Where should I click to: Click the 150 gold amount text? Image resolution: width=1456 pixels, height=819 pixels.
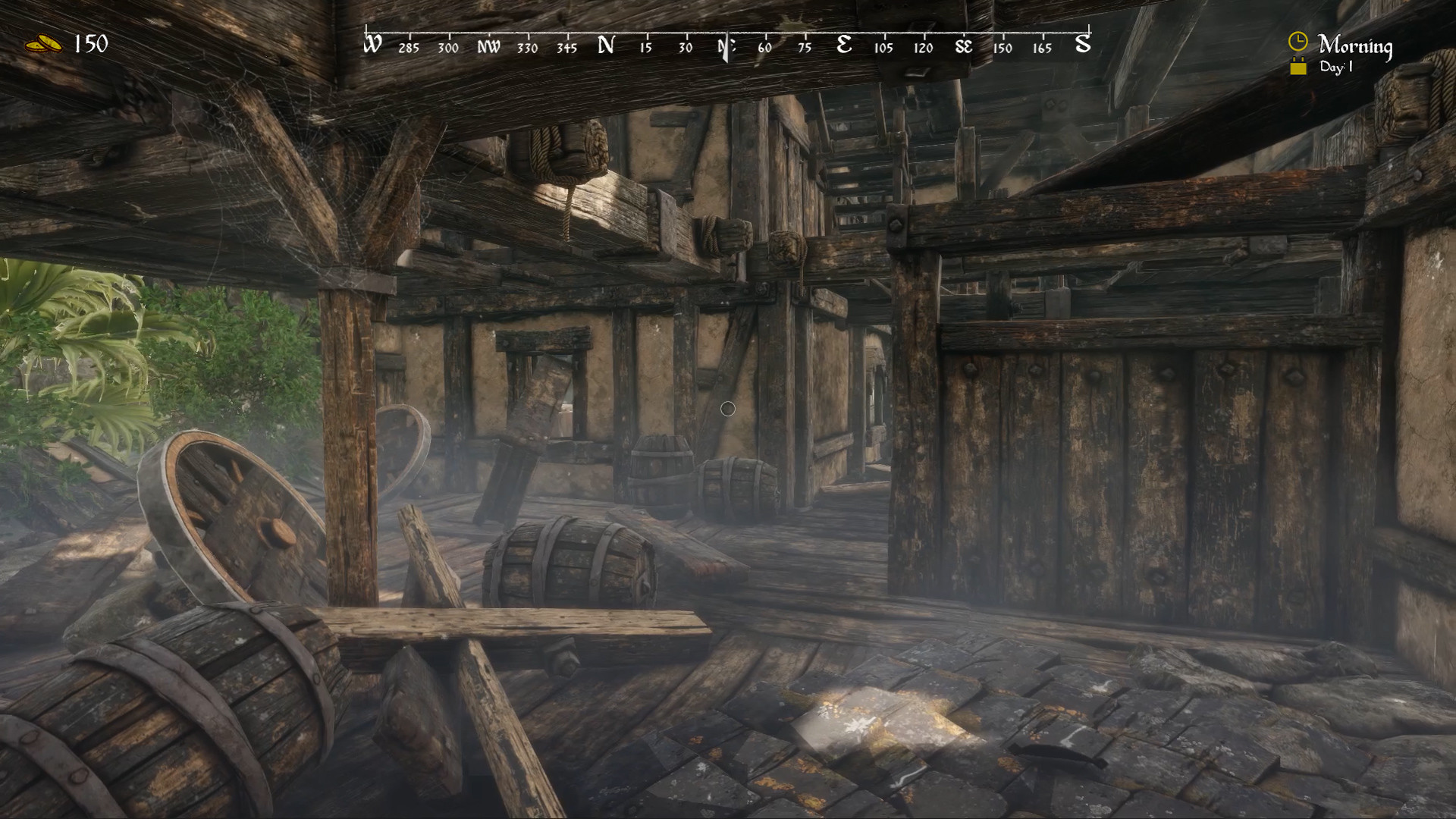(90, 43)
